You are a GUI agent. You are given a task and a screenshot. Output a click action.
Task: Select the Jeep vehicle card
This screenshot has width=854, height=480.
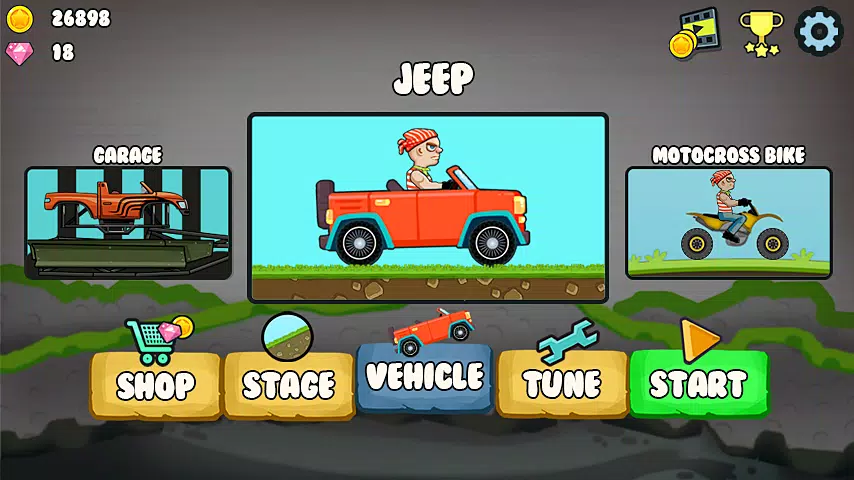coord(428,207)
